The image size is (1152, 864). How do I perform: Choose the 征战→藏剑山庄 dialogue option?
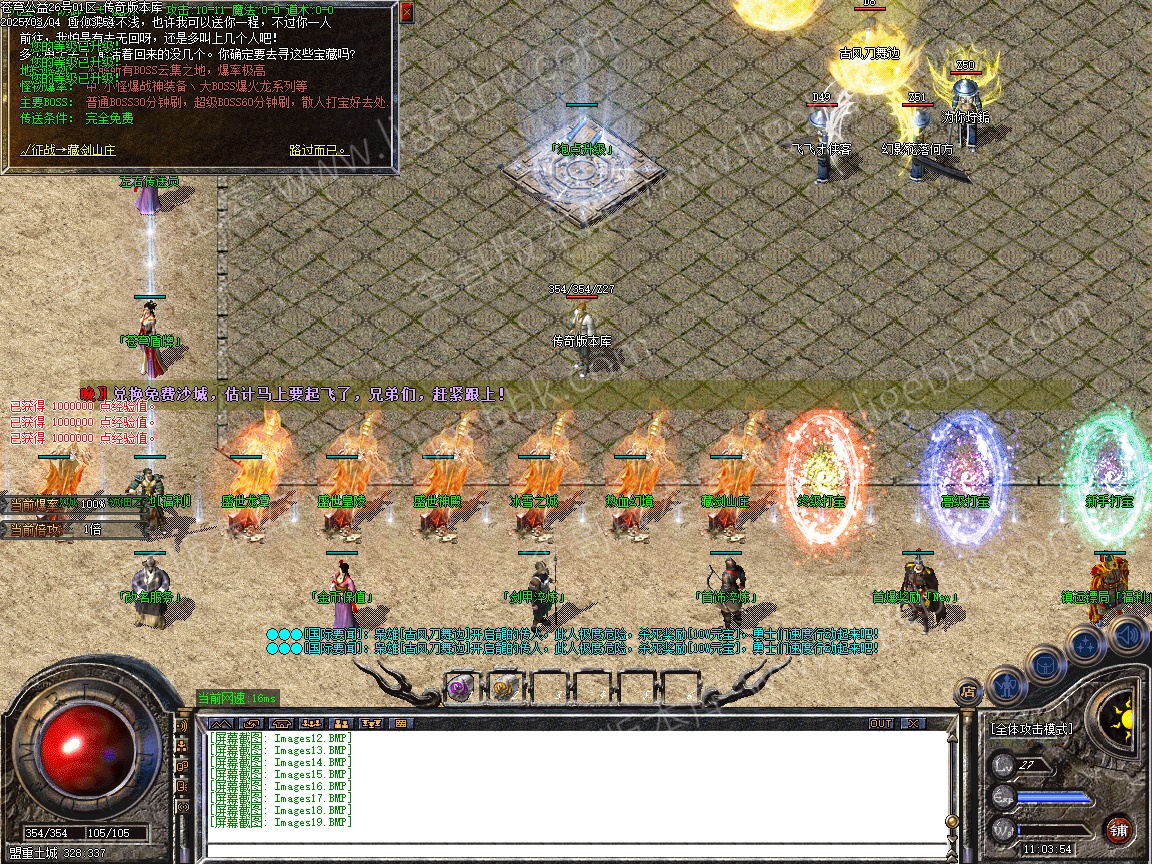[68, 150]
